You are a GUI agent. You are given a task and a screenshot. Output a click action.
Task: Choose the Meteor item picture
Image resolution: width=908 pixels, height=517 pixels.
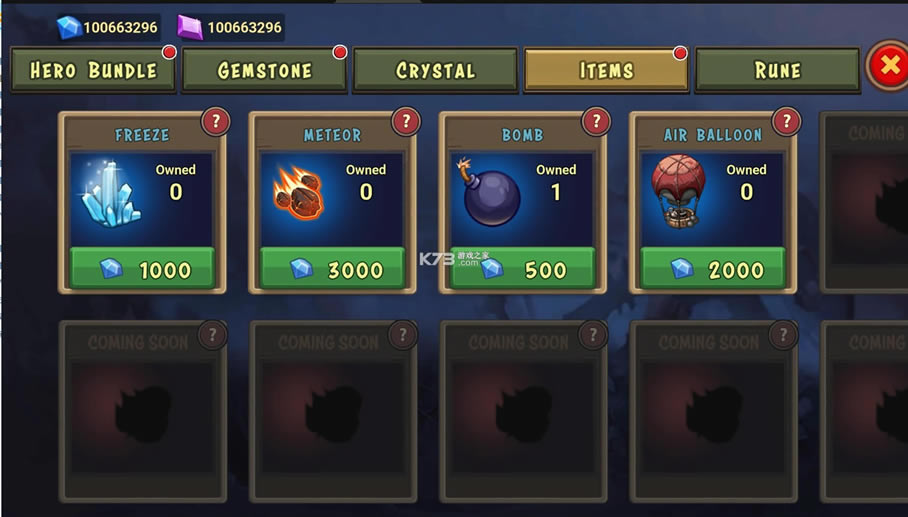click(x=299, y=194)
